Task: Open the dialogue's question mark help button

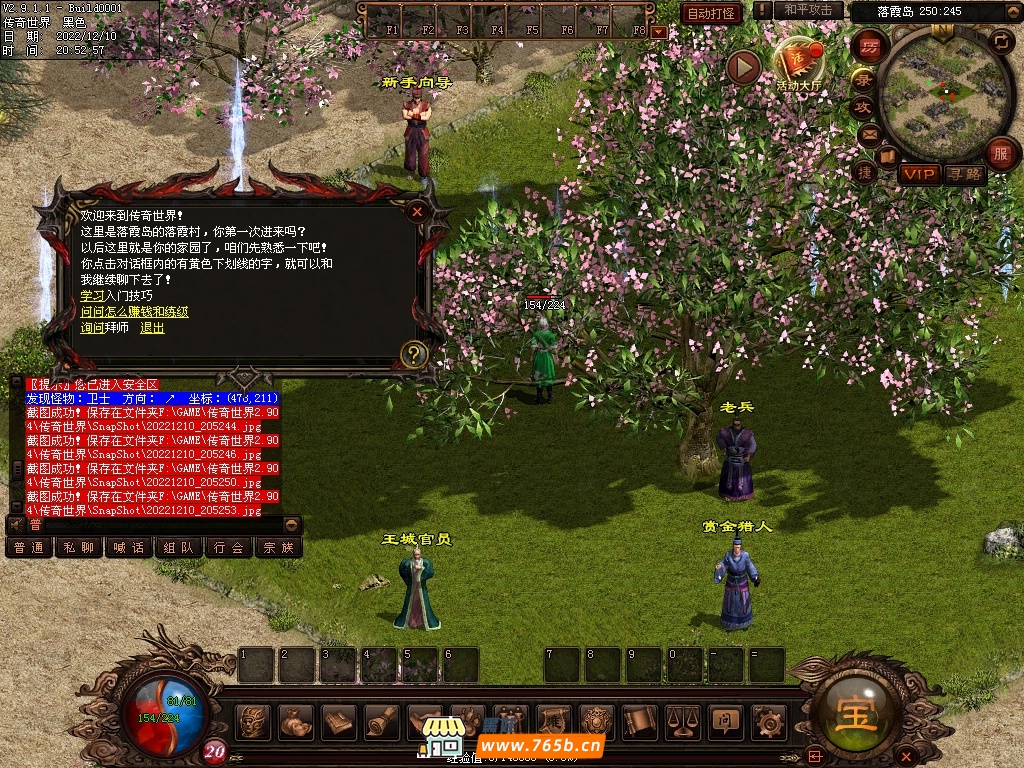Action: pyautogui.click(x=413, y=354)
